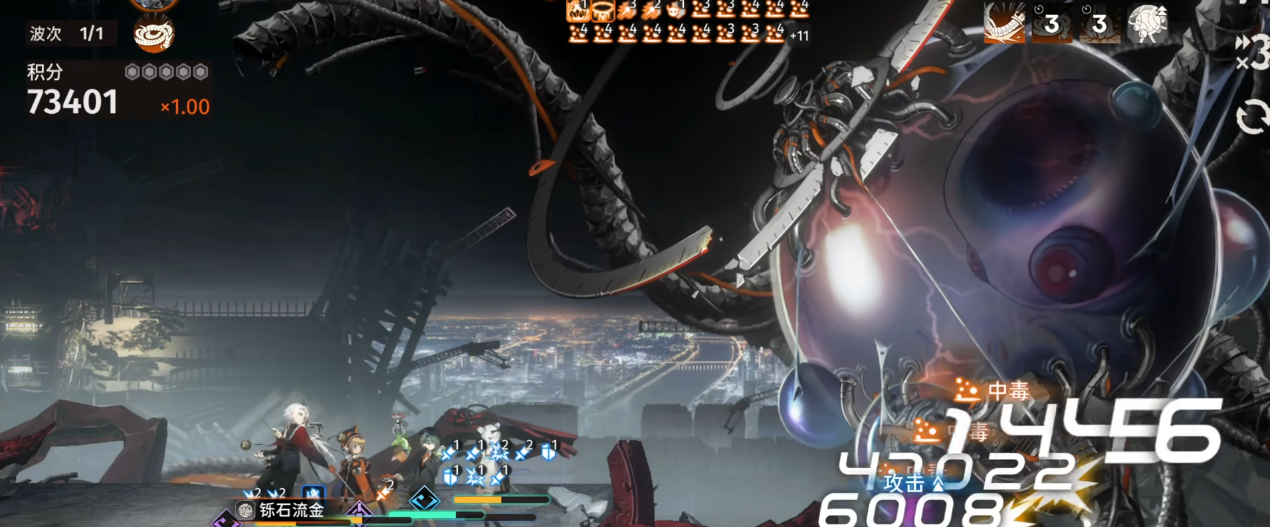Open the coiled tentacle enemy icon beside wave counter
Screen dimensions: 1270x527
(x=154, y=34)
